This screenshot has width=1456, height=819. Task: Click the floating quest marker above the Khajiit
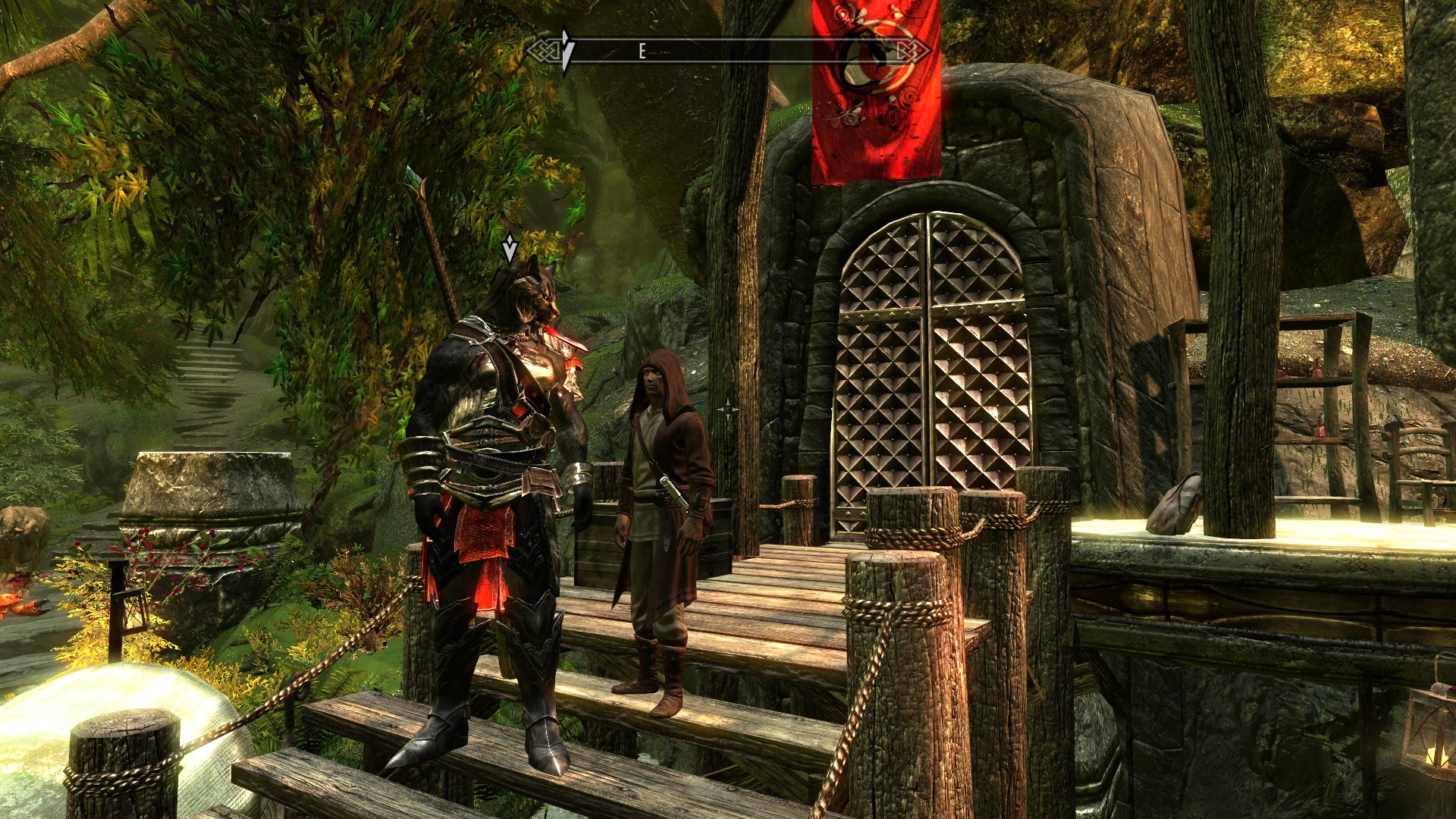pos(510,248)
